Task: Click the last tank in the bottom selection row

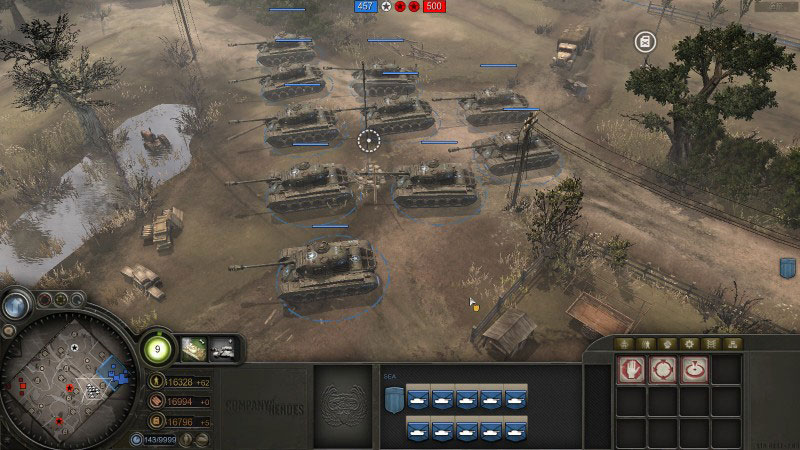Action: [514, 430]
